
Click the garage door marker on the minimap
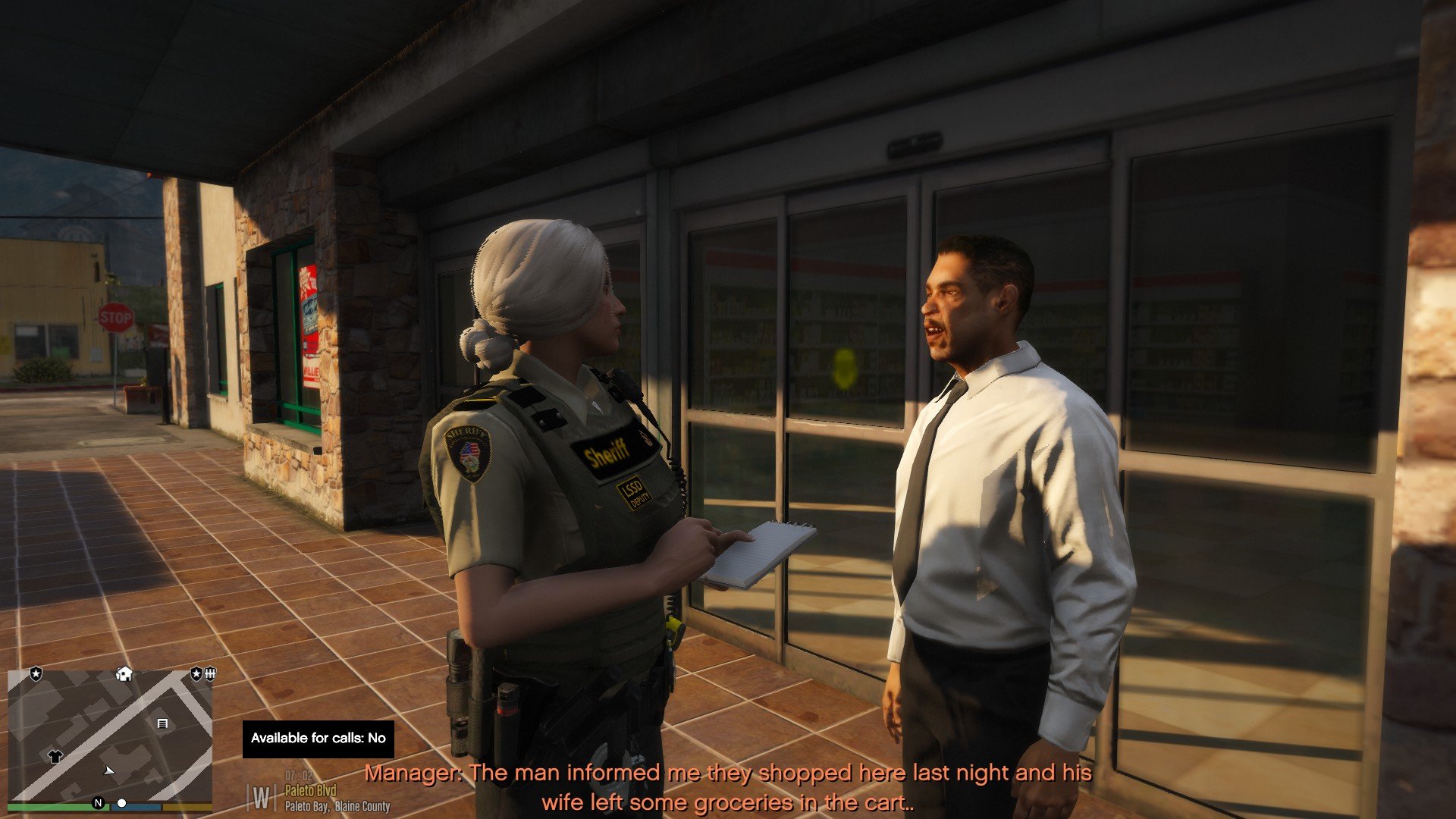click(162, 724)
